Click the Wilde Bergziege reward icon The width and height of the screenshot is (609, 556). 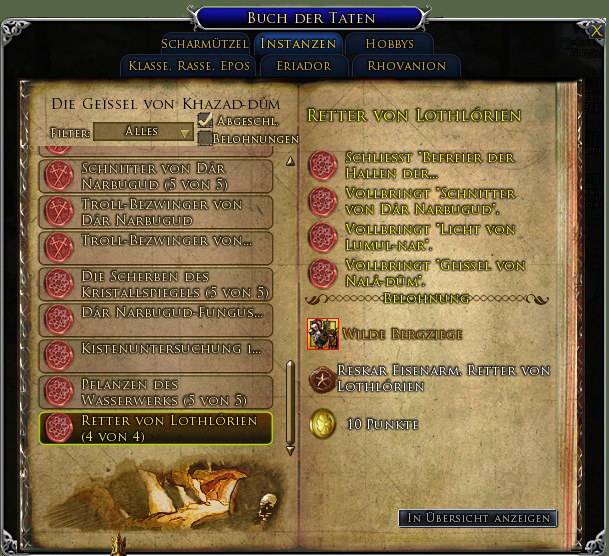323,334
